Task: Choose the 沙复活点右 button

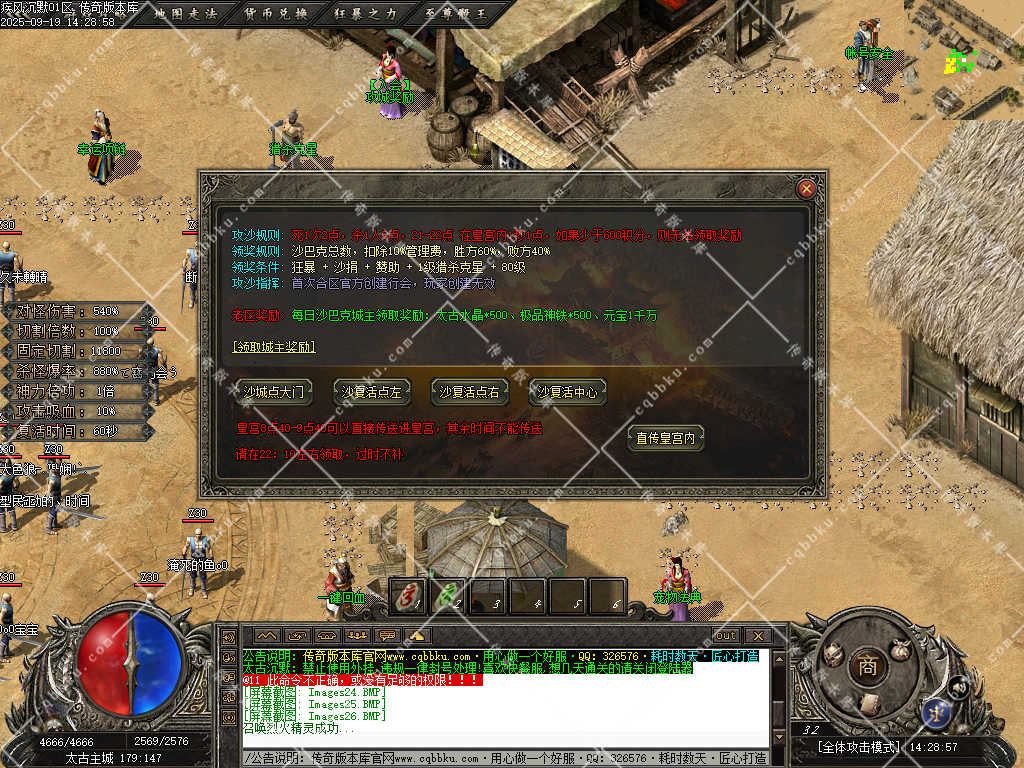Action: pos(470,392)
